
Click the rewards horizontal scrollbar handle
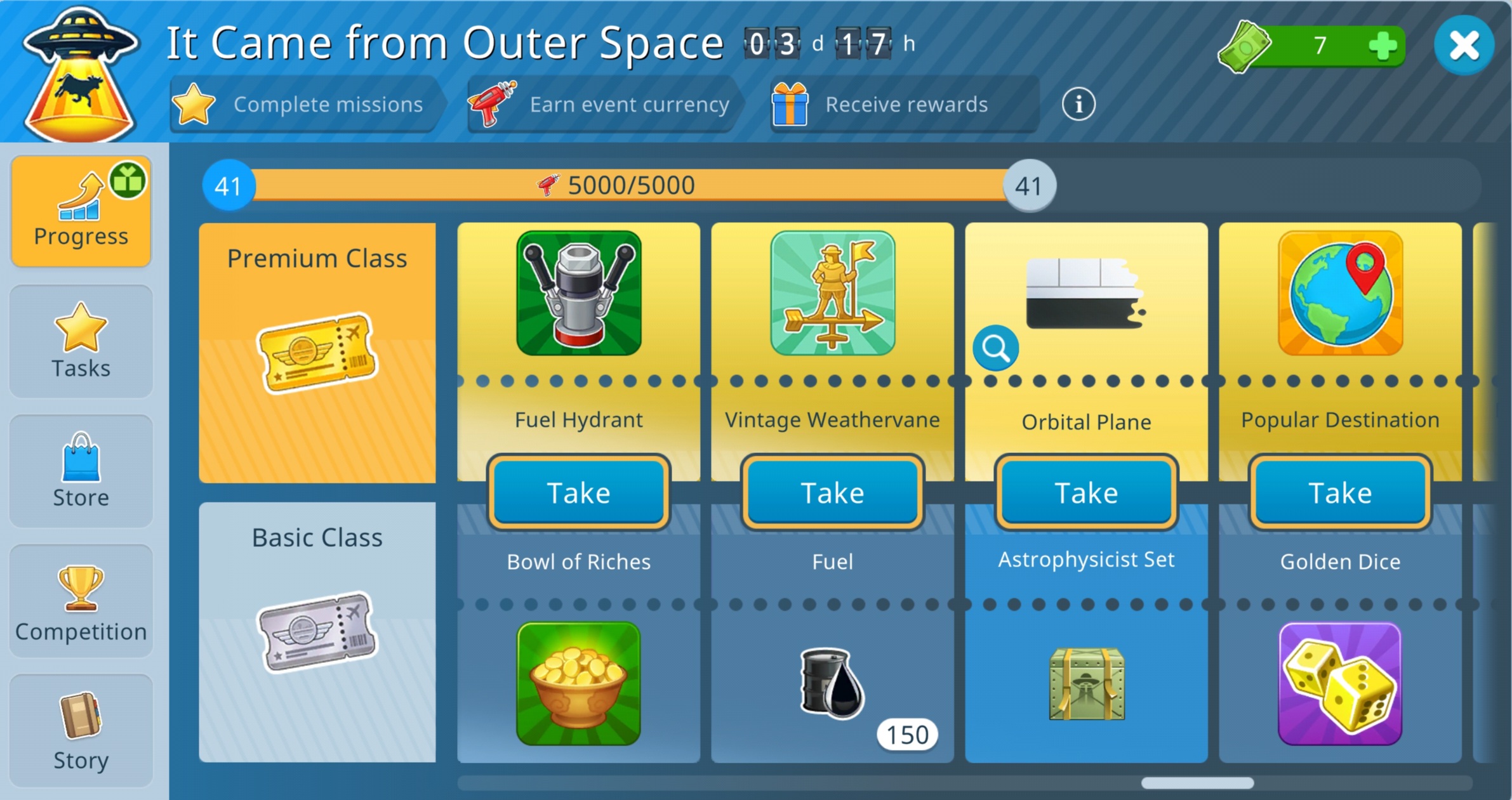1197,783
